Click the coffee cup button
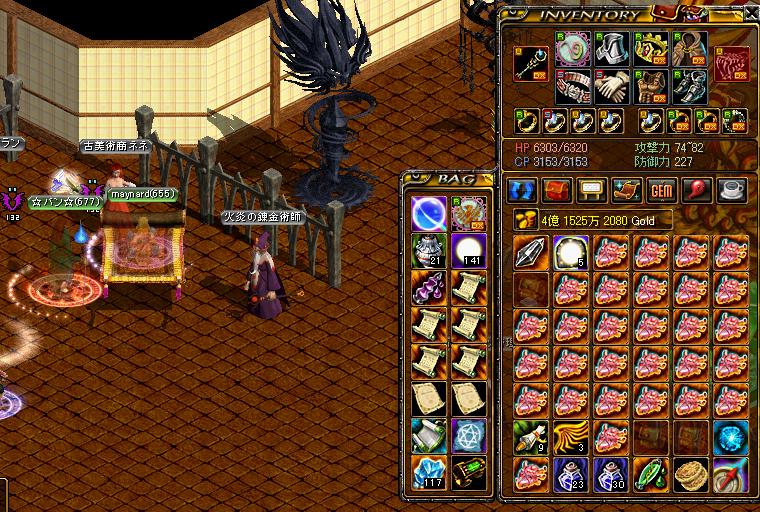 [733, 190]
